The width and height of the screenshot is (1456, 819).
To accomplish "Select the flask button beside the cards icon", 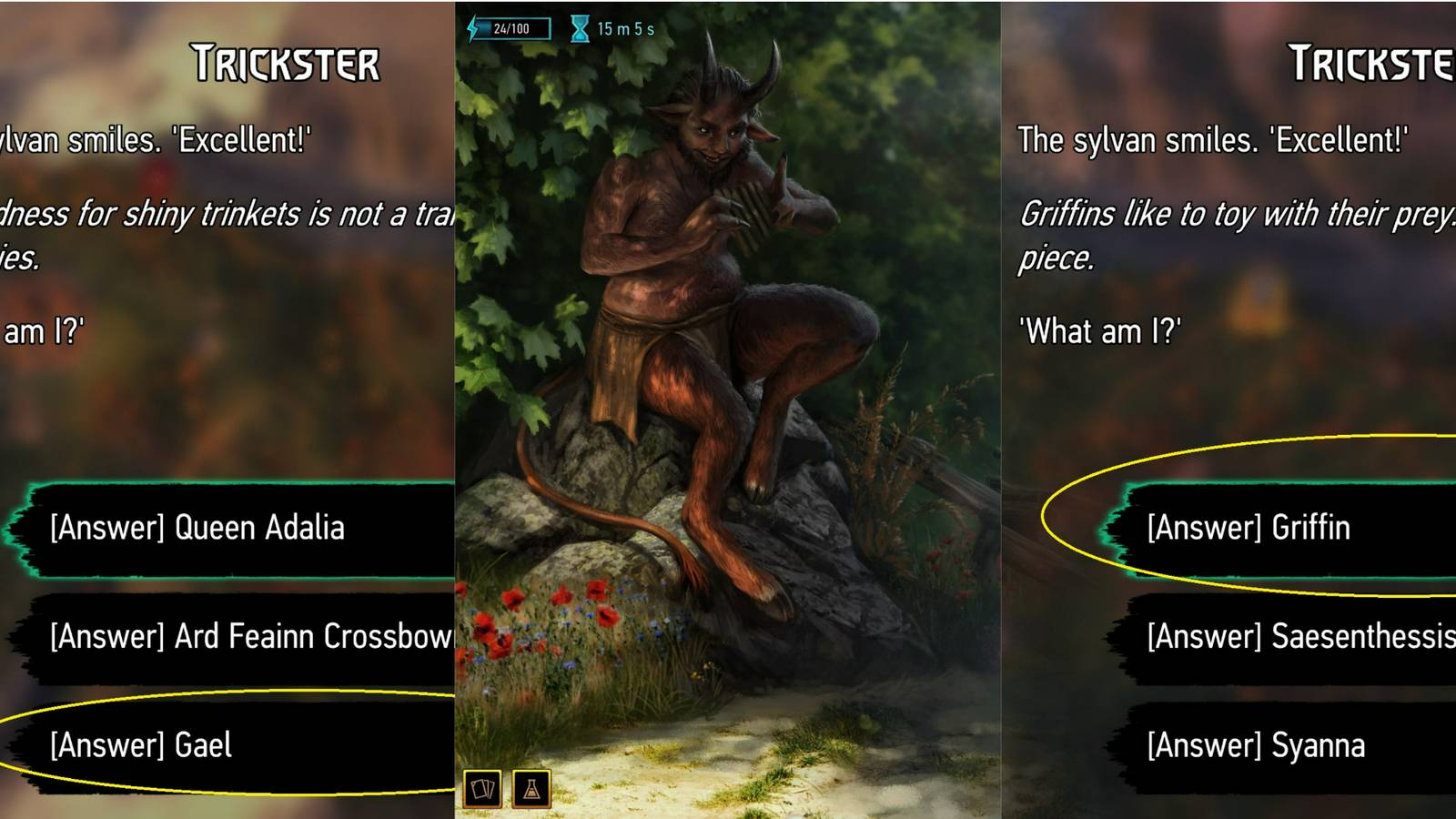I will click(x=532, y=790).
